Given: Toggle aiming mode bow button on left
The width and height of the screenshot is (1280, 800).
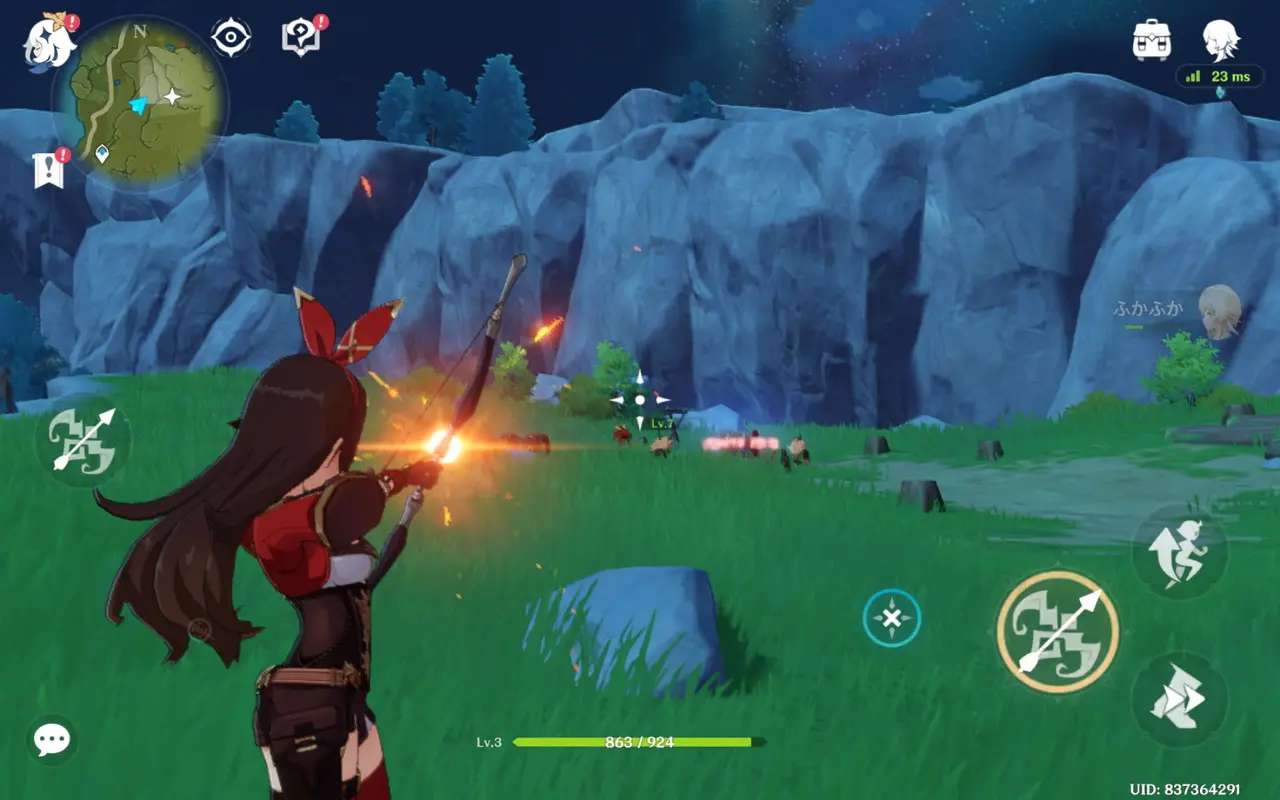Looking at the screenshot, I should click(x=83, y=440).
